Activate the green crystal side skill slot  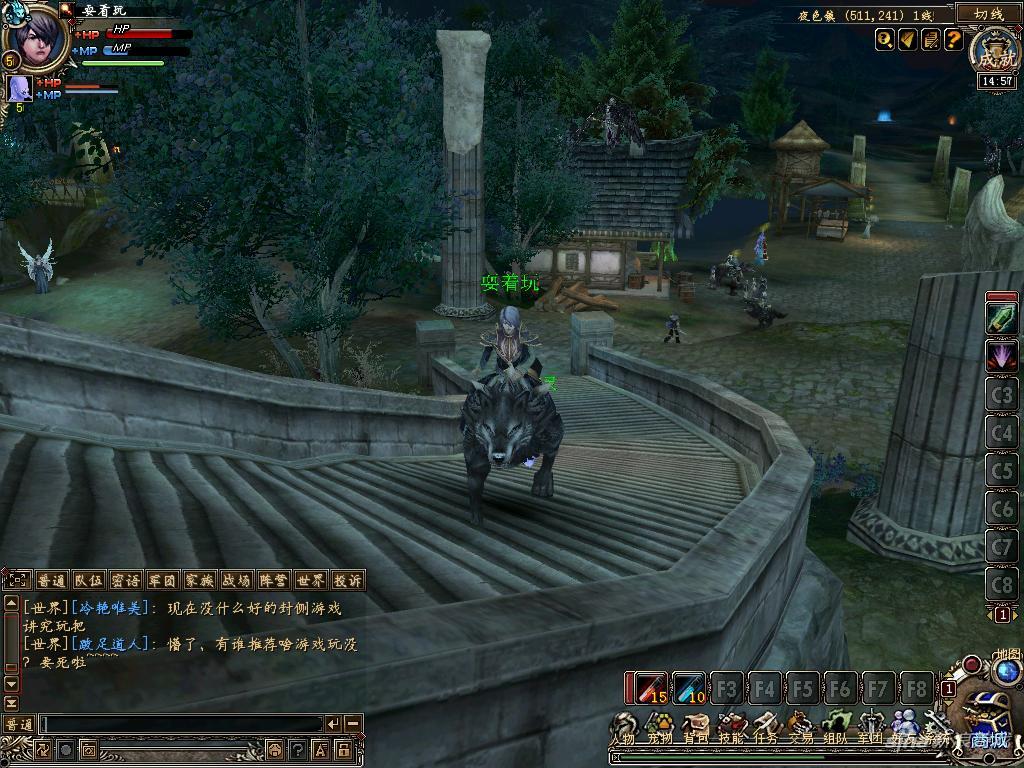pos(1002,318)
